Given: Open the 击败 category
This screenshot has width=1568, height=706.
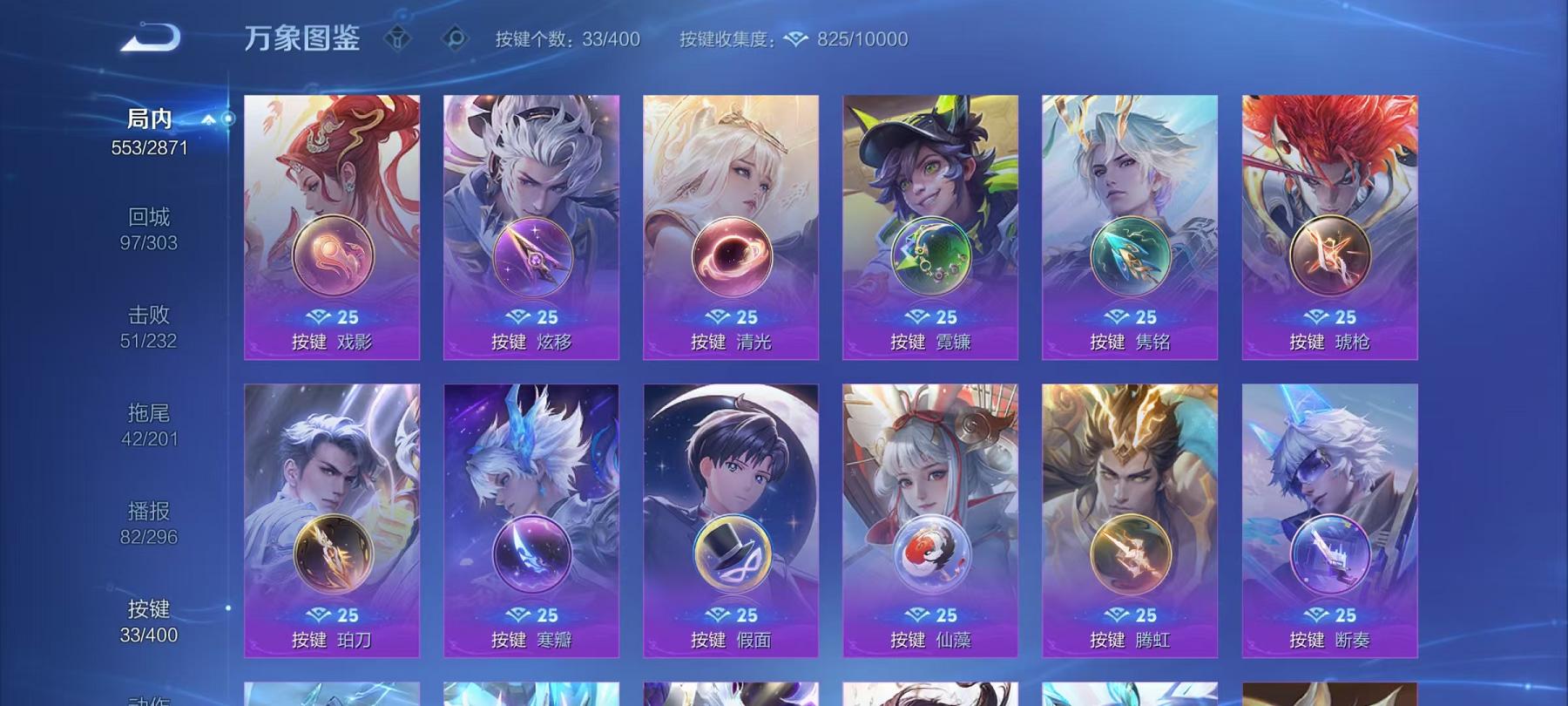Looking at the screenshot, I should tap(148, 313).
